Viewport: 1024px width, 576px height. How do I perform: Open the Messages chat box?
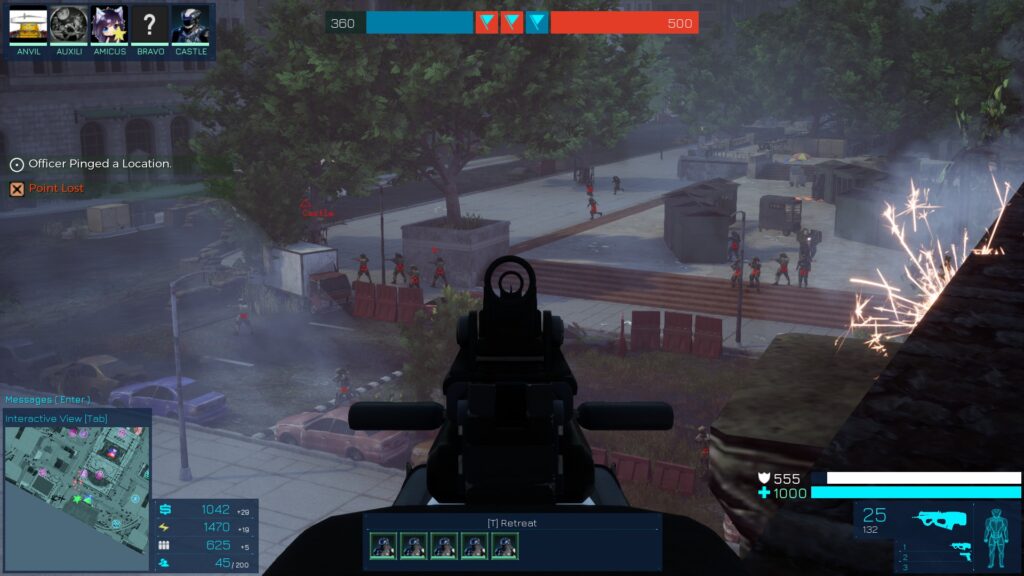47,400
